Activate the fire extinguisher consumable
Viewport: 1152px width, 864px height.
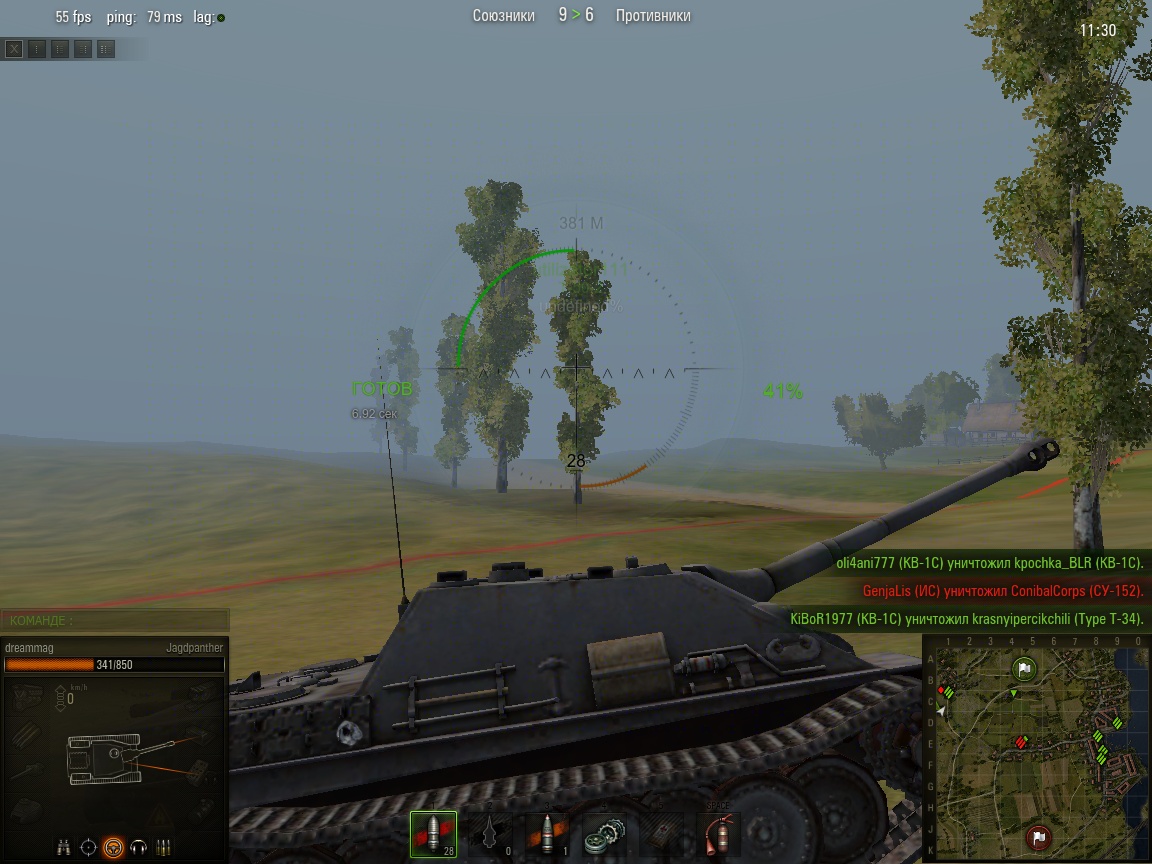click(718, 835)
